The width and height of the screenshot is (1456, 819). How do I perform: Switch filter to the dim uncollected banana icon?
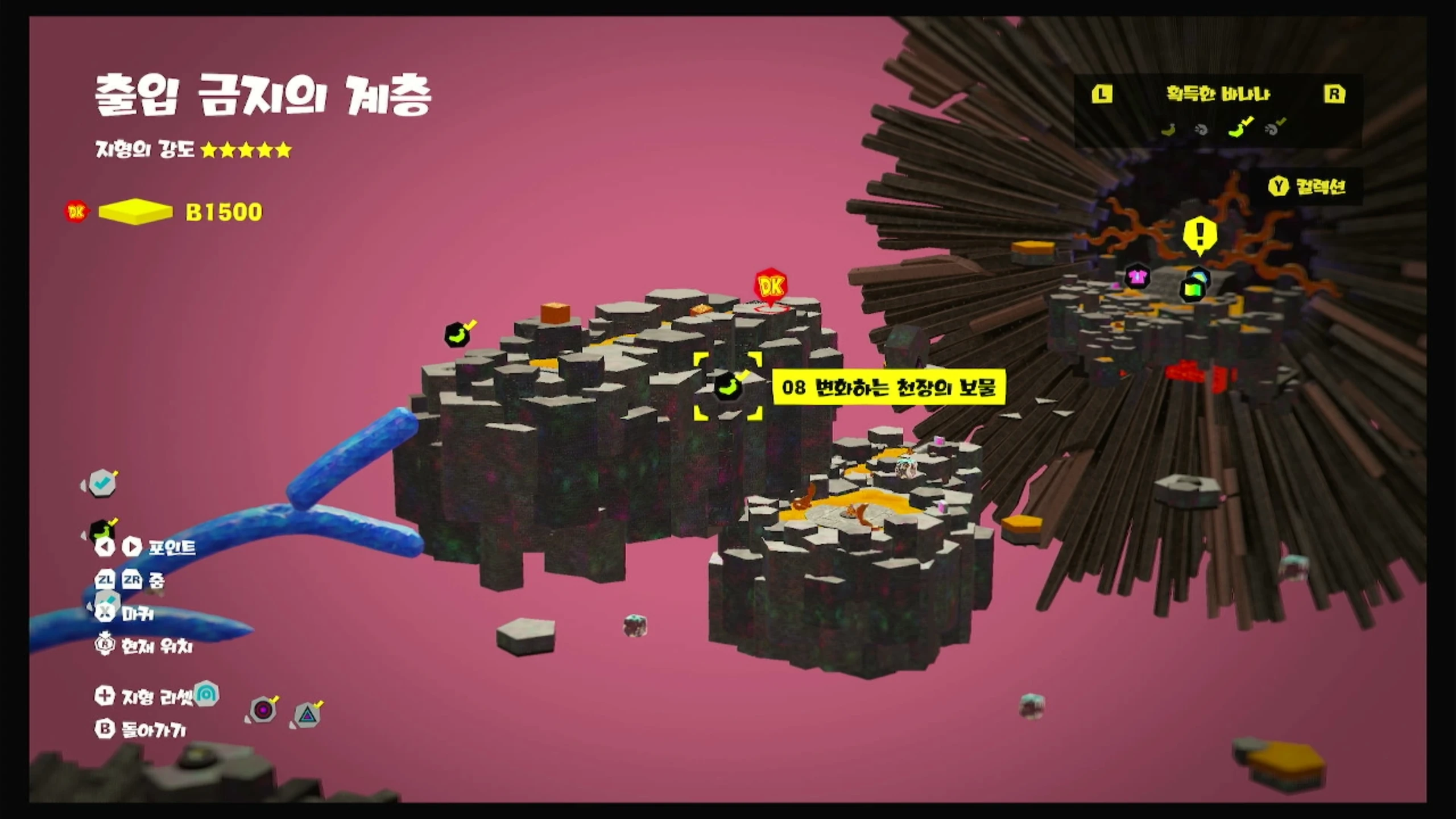click(1168, 130)
